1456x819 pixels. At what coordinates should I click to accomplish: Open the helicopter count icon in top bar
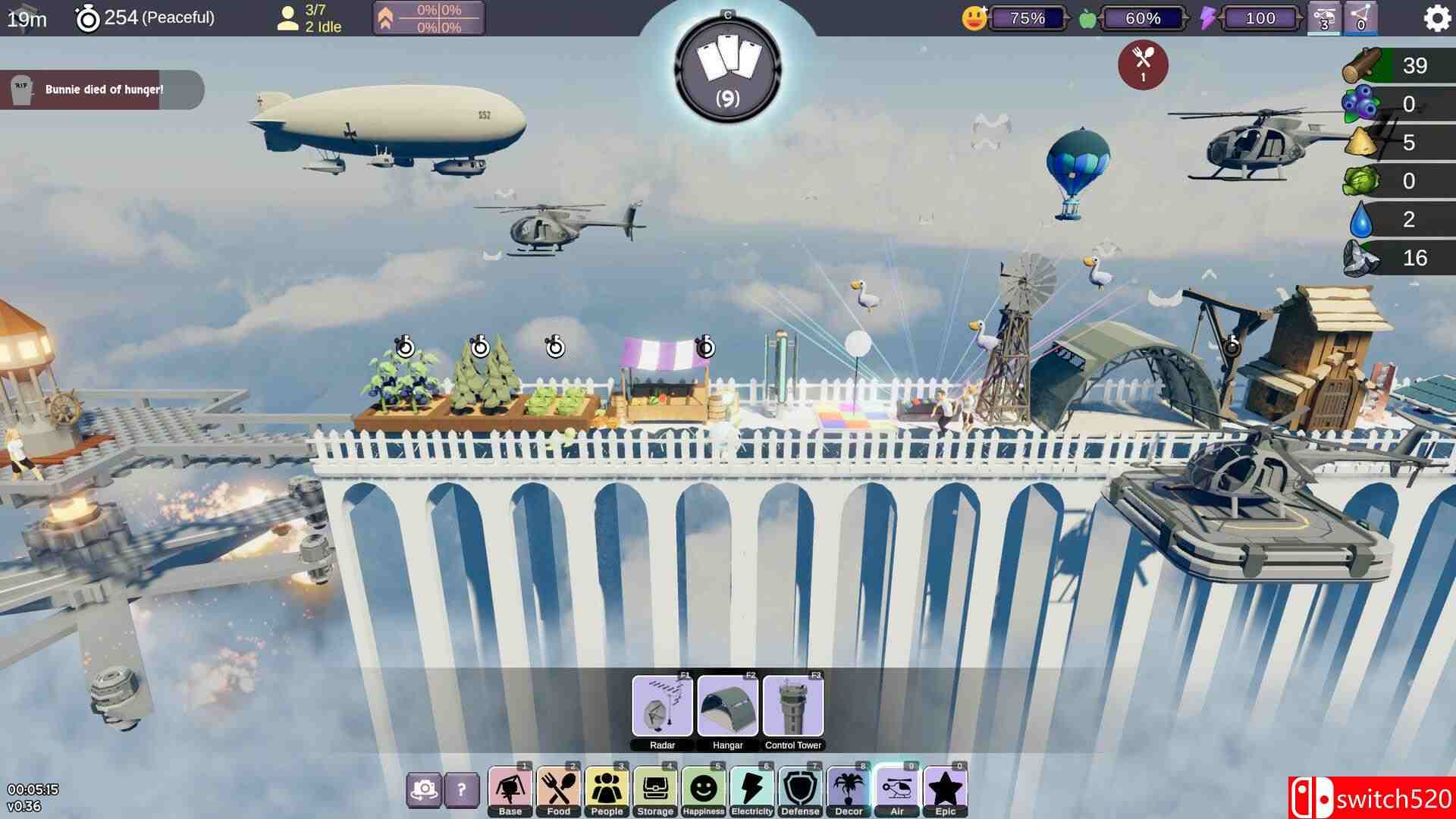click(1324, 18)
